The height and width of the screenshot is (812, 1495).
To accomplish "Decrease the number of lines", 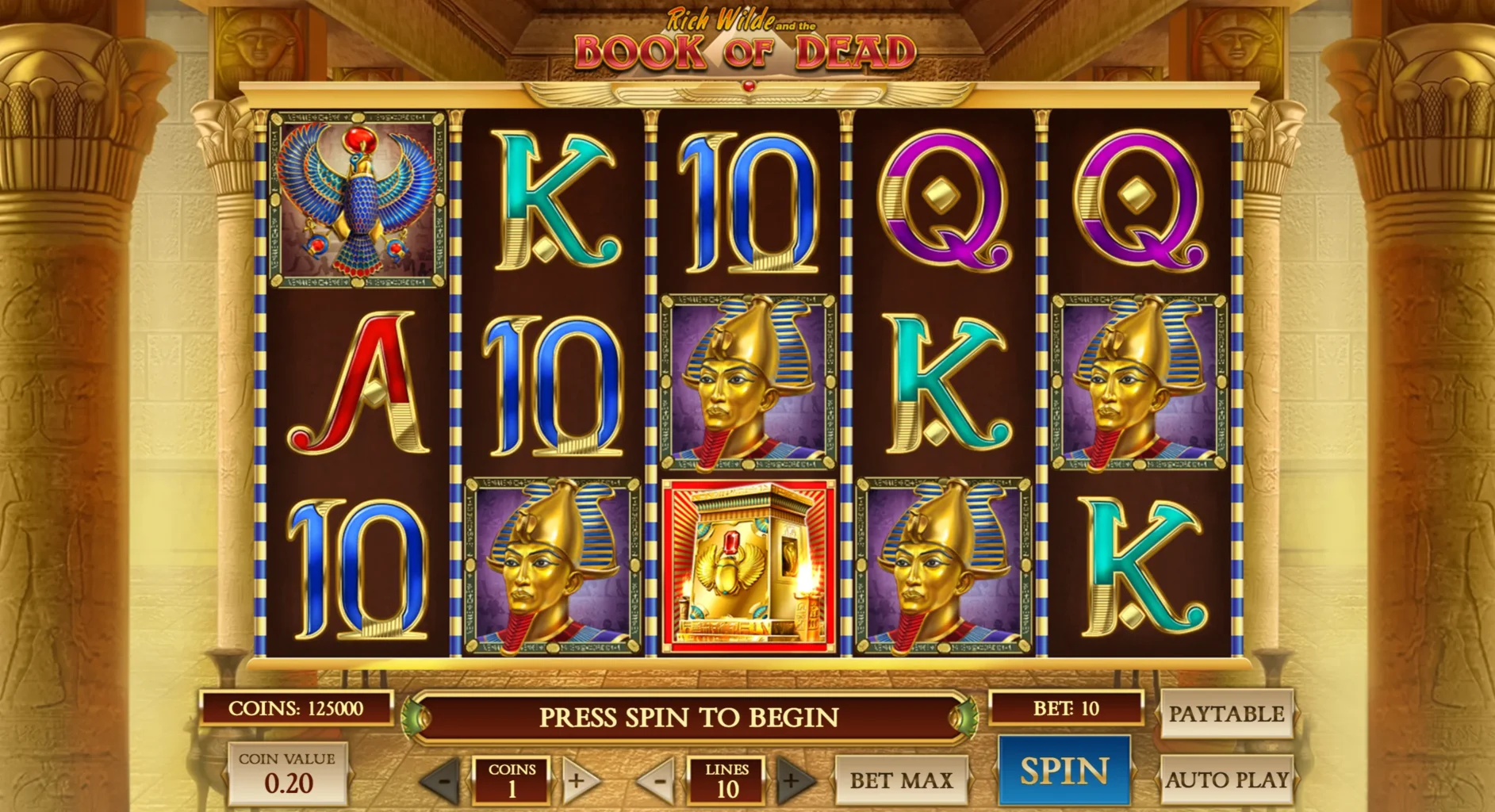I will 657,780.
